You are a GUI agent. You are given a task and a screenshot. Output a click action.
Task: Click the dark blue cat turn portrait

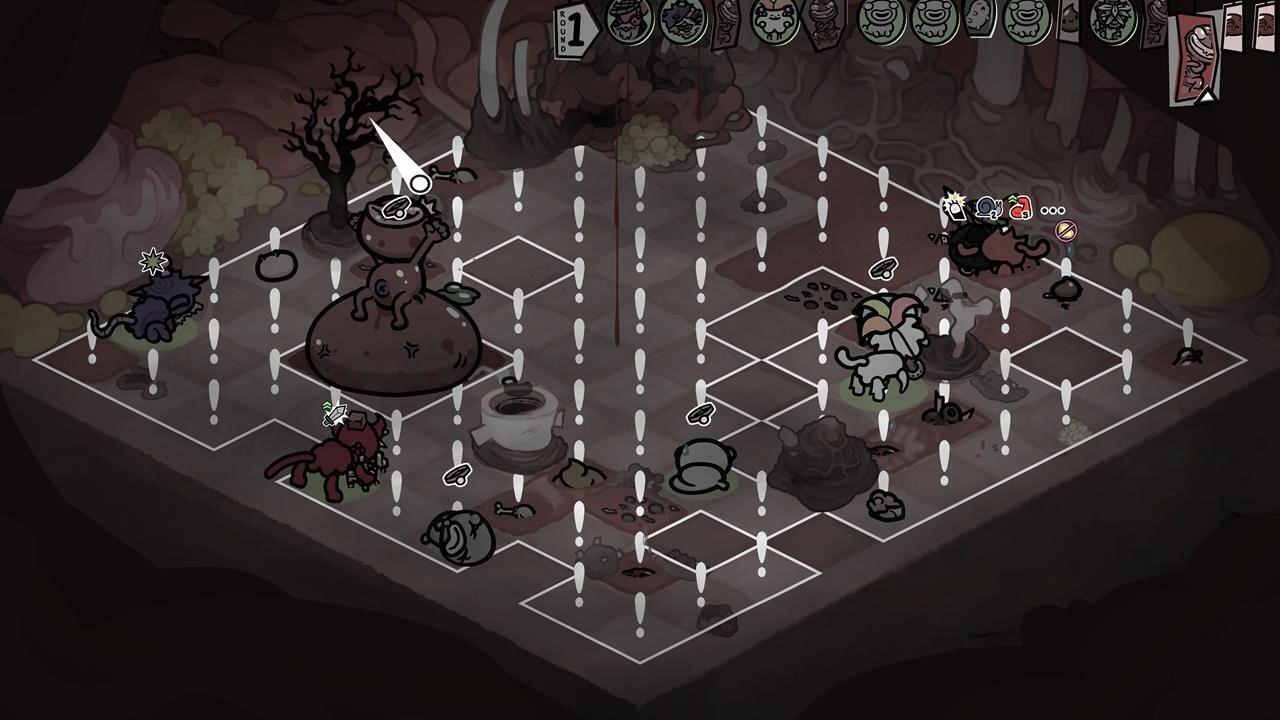coord(684,19)
